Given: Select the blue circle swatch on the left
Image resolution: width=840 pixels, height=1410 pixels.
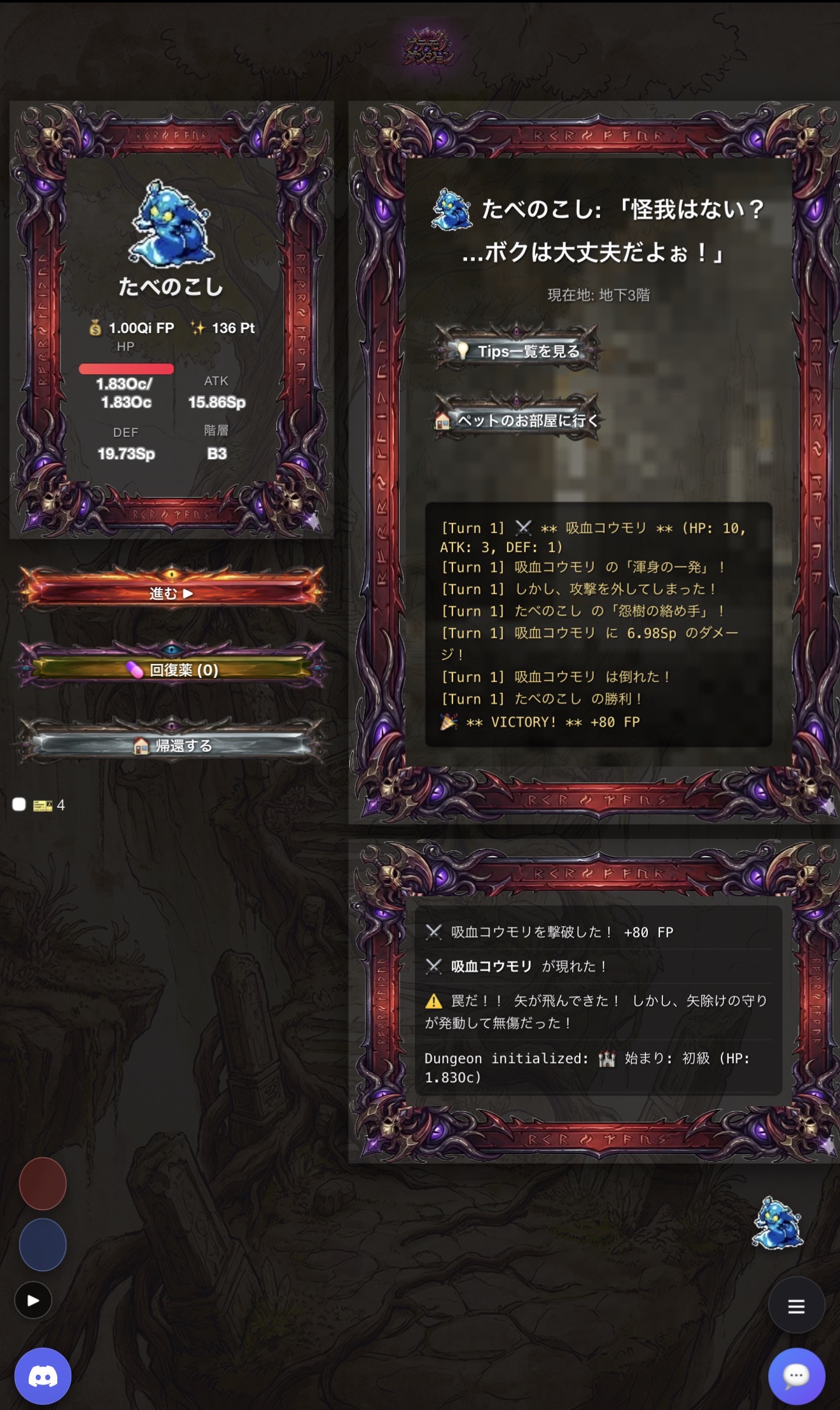Looking at the screenshot, I should [x=42, y=1244].
